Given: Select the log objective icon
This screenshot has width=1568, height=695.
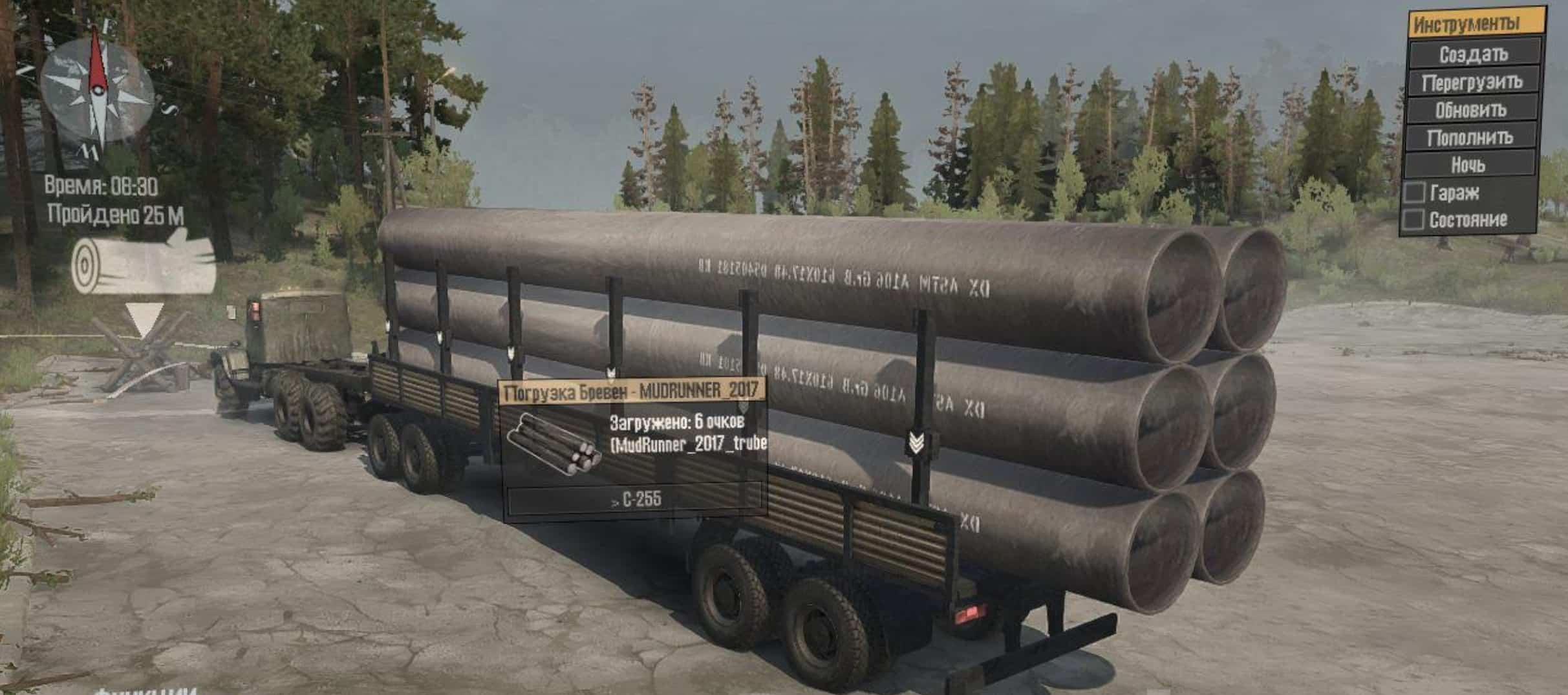Looking at the screenshot, I should click(143, 266).
